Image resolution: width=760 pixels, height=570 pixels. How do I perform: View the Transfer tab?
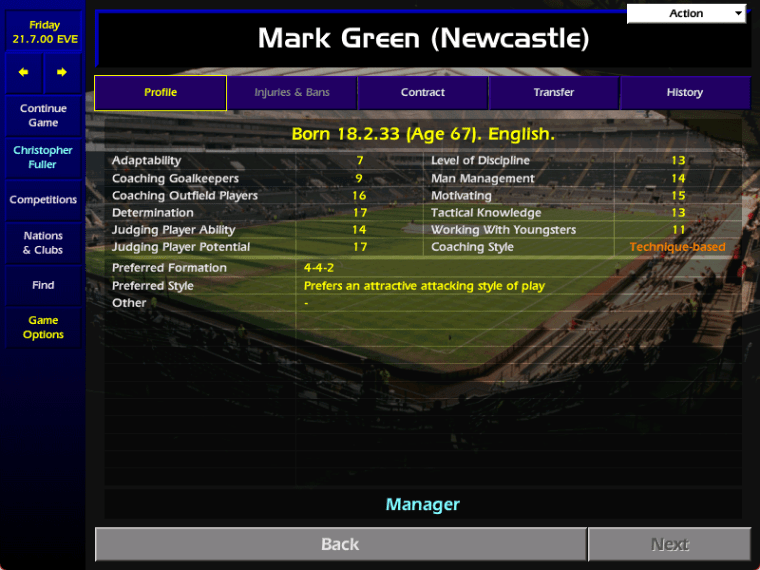[554, 93]
